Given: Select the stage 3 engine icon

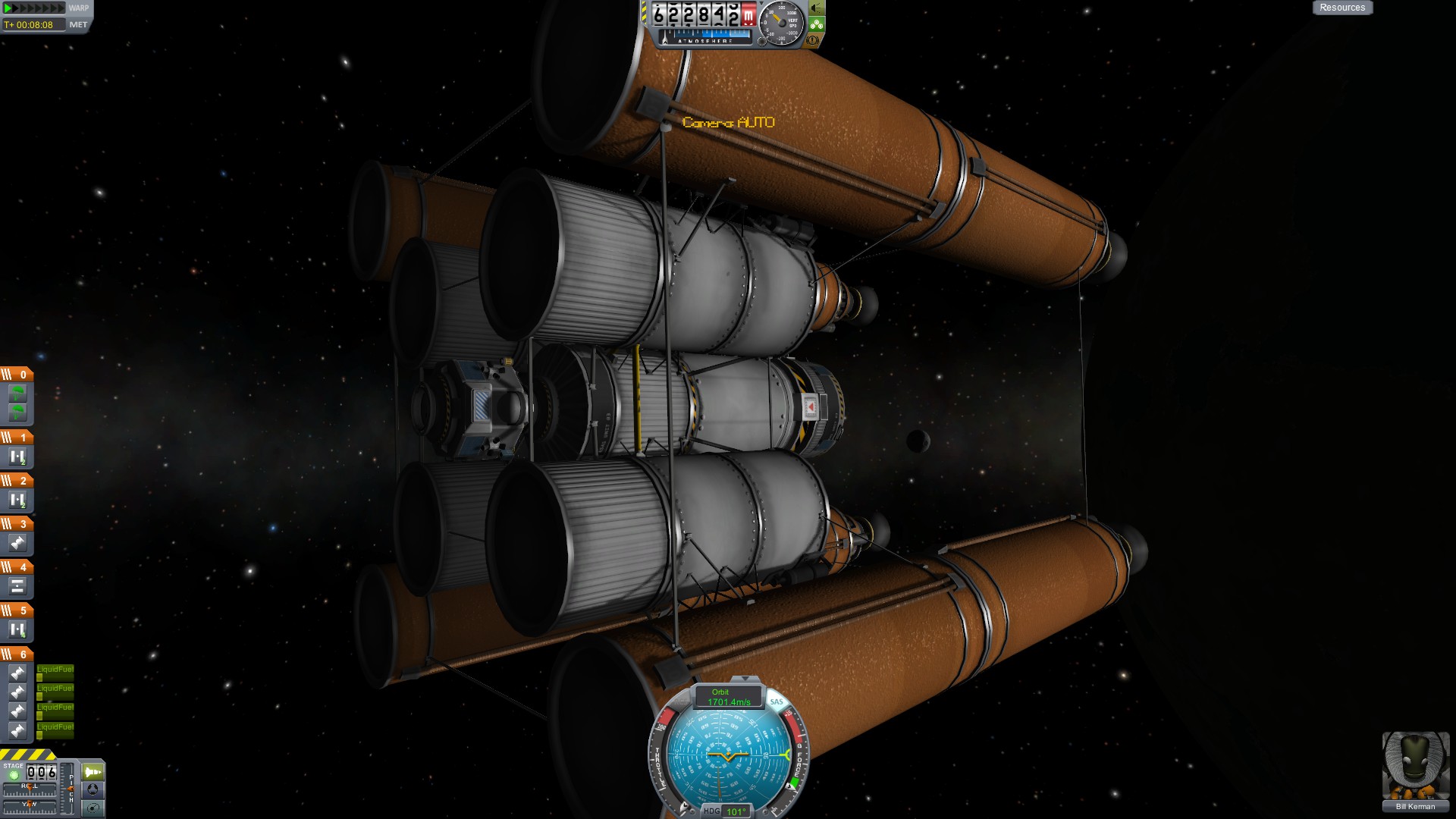Looking at the screenshot, I should pos(17,543).
